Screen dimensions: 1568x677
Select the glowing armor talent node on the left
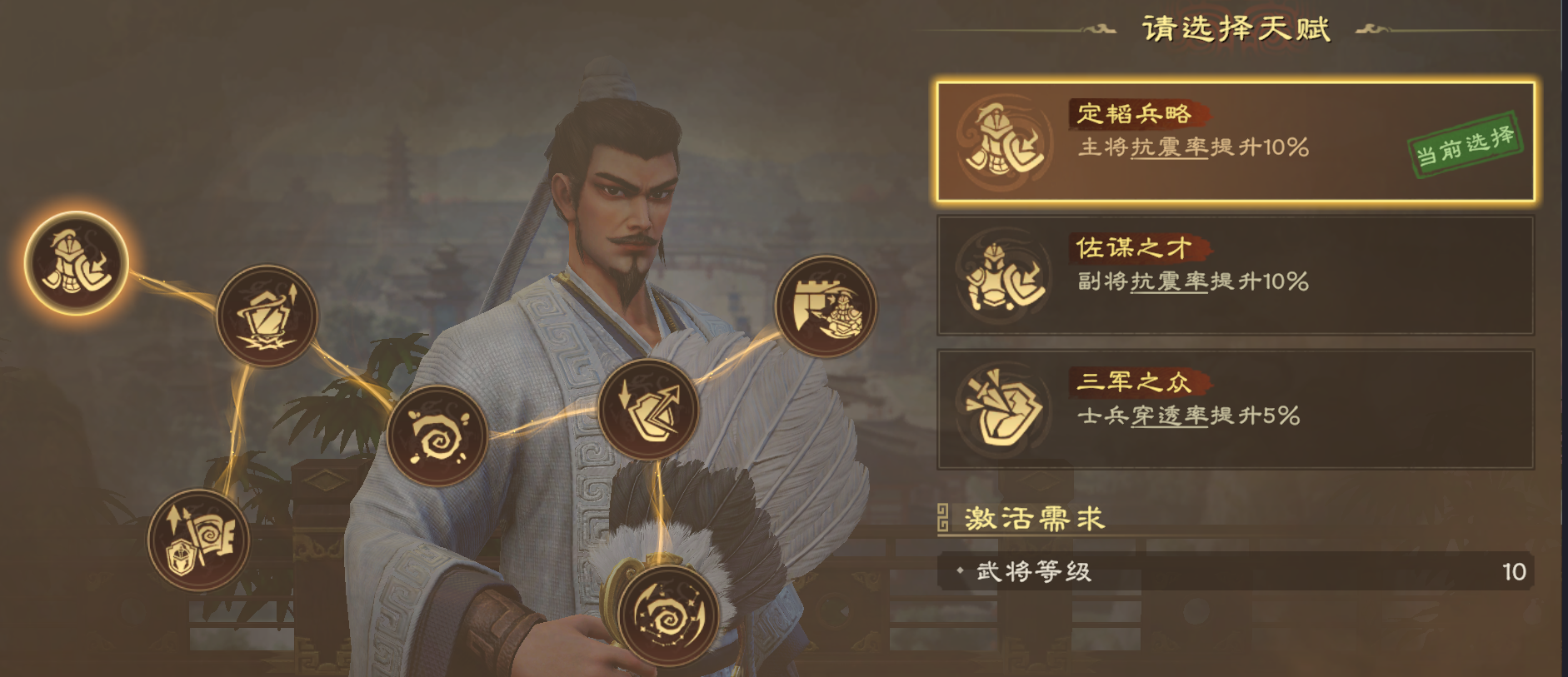tap(75, 265)
